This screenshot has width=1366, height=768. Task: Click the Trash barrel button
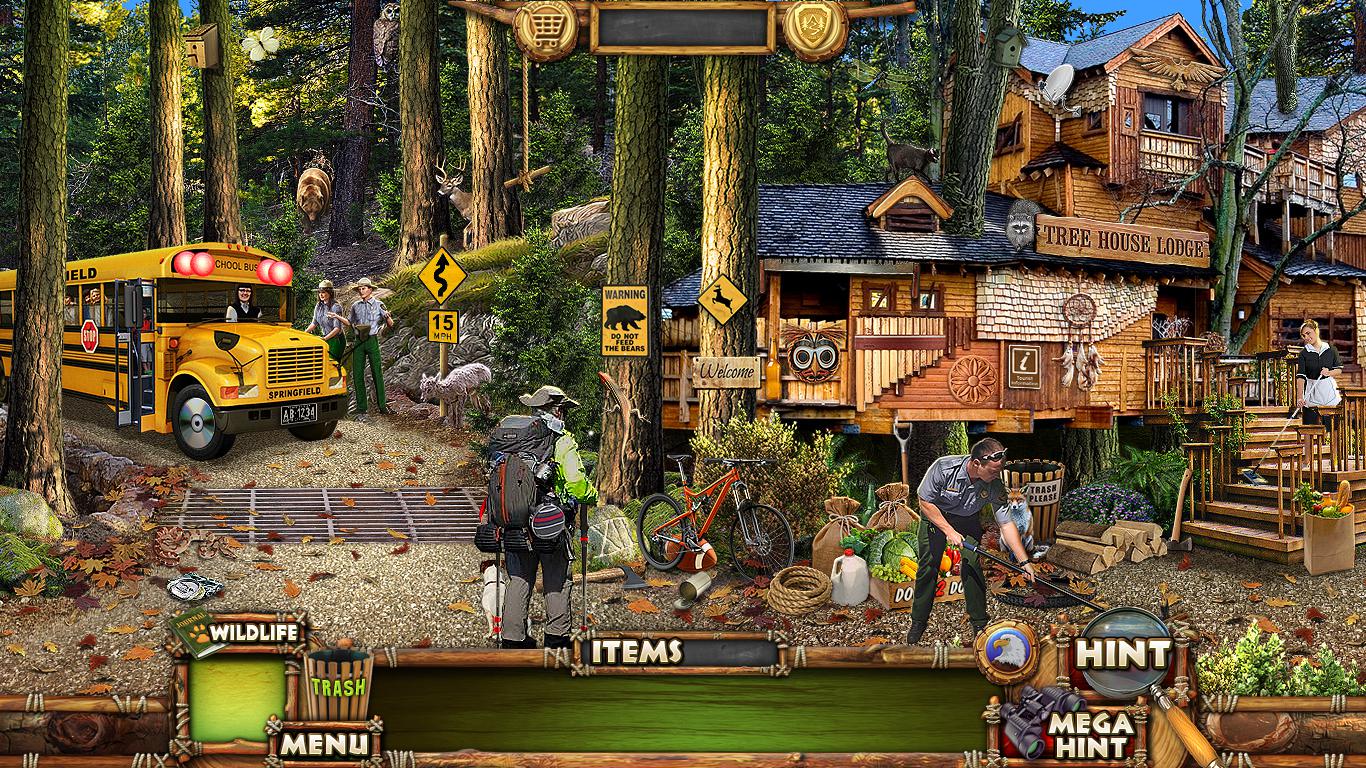click(338, 684)
